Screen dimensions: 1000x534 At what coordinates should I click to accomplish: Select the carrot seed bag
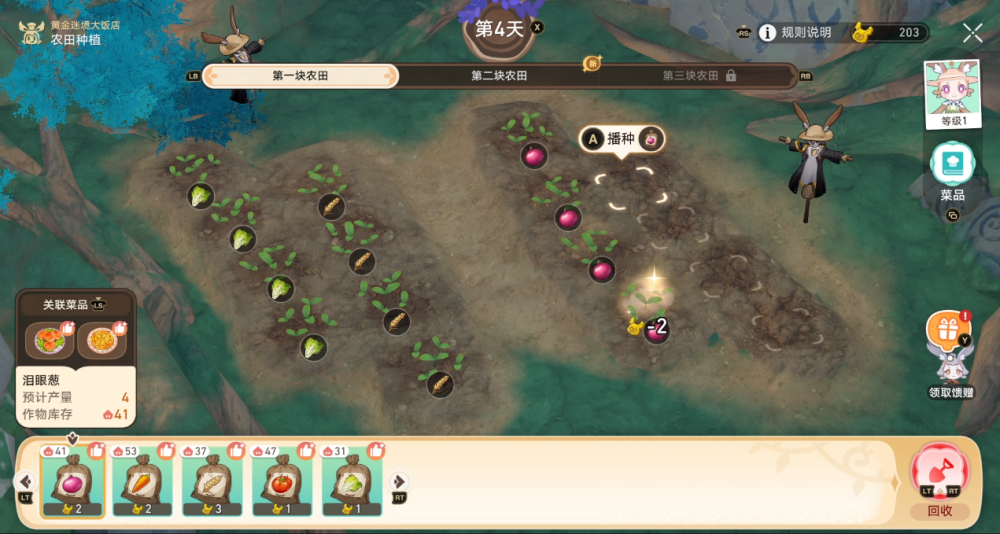point(142,482)
